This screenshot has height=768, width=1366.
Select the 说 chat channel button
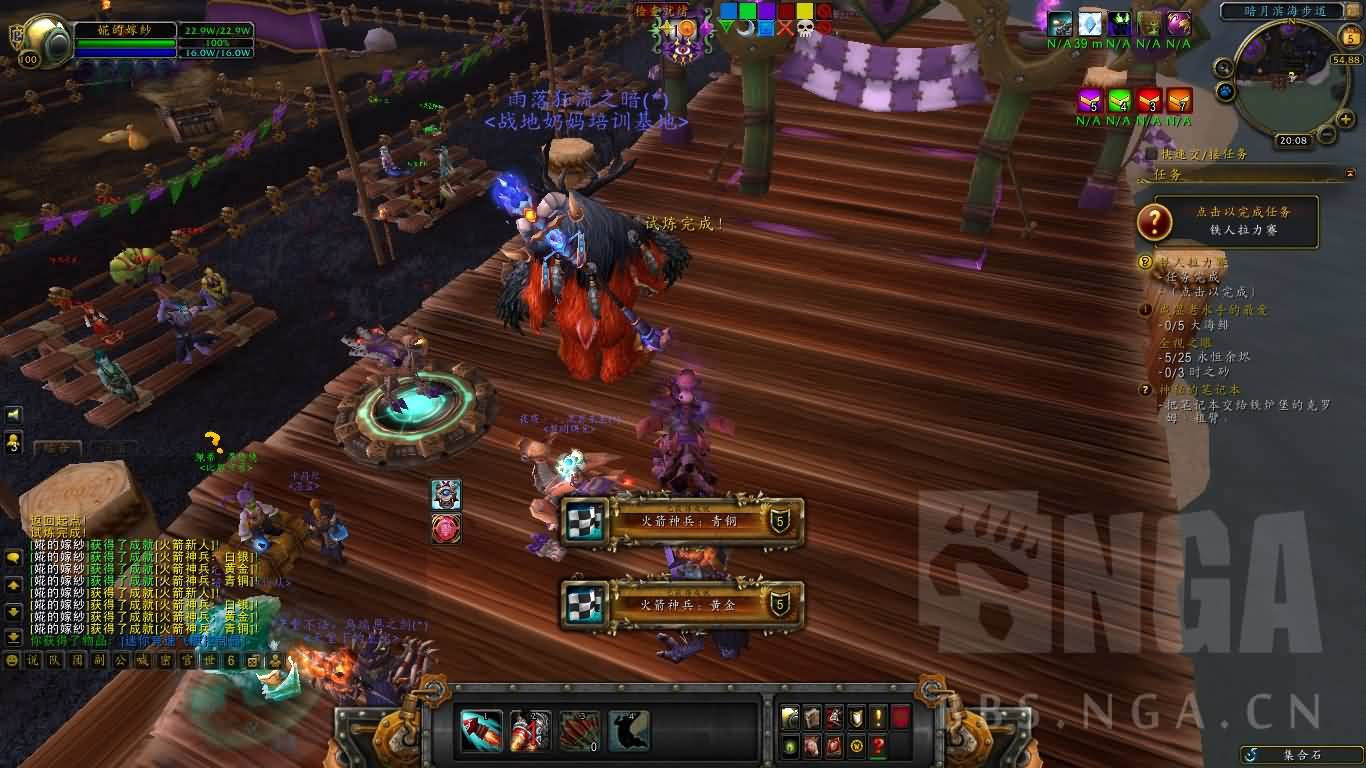[x=32, y=660]
